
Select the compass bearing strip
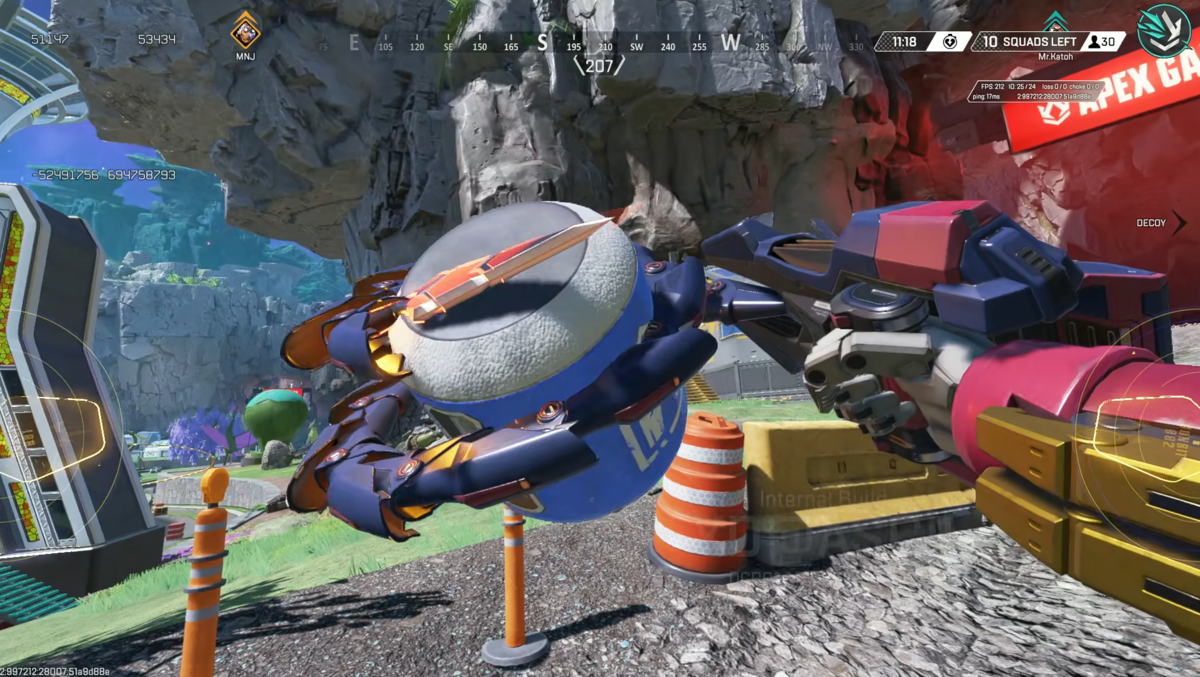598,43
